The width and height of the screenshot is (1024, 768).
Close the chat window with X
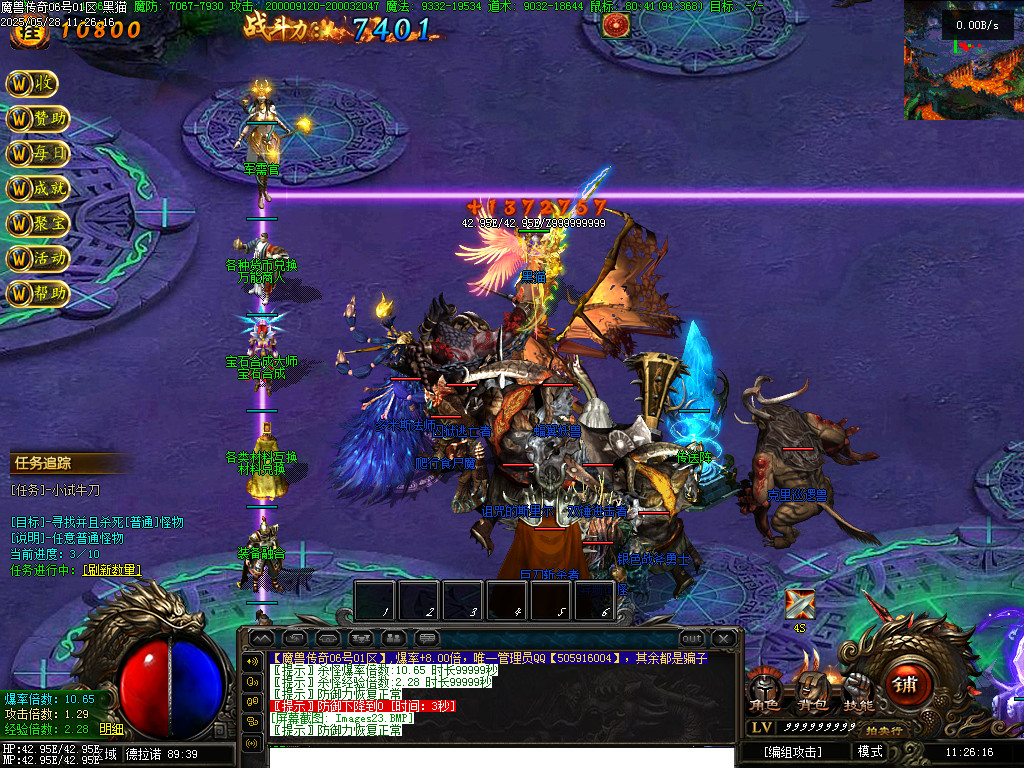point(723,638)
